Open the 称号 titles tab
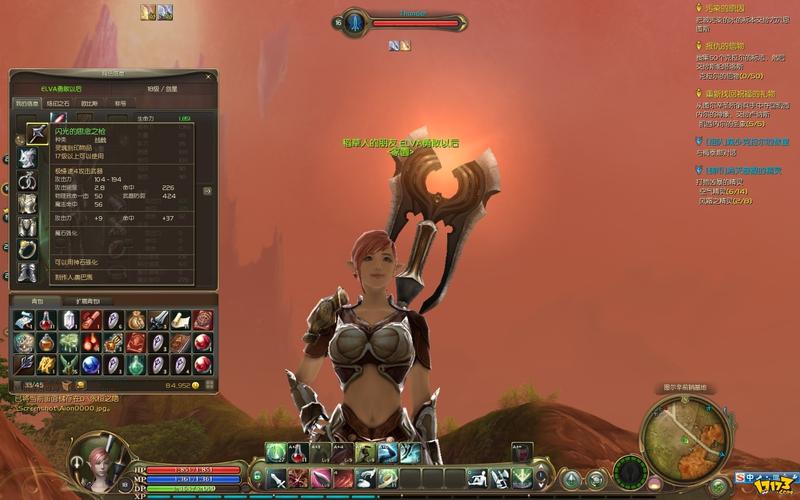Image resolution: width=800 pixels, height=500 pixels. 120,103
